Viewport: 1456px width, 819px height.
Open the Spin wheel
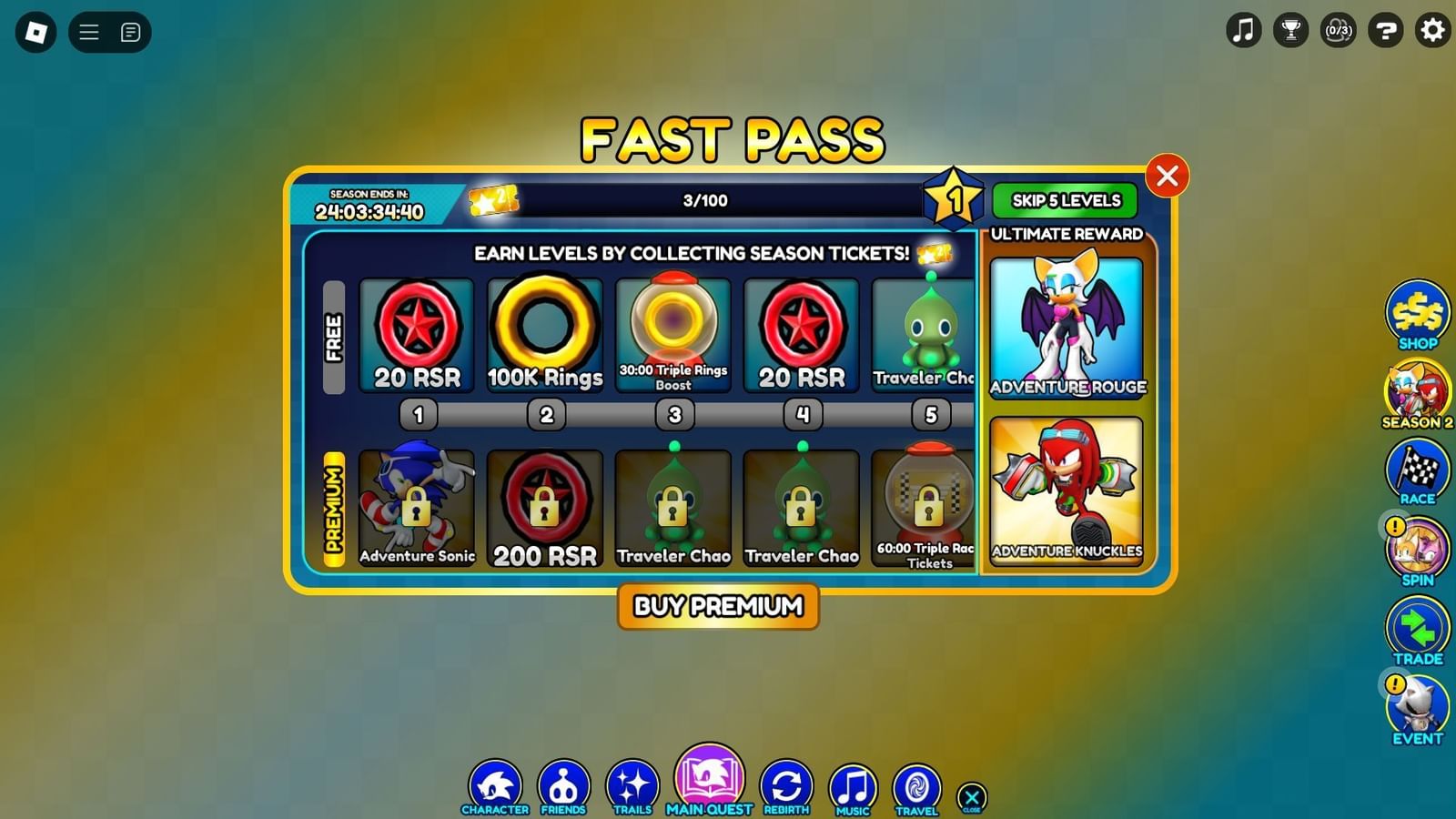(1418, 548)
